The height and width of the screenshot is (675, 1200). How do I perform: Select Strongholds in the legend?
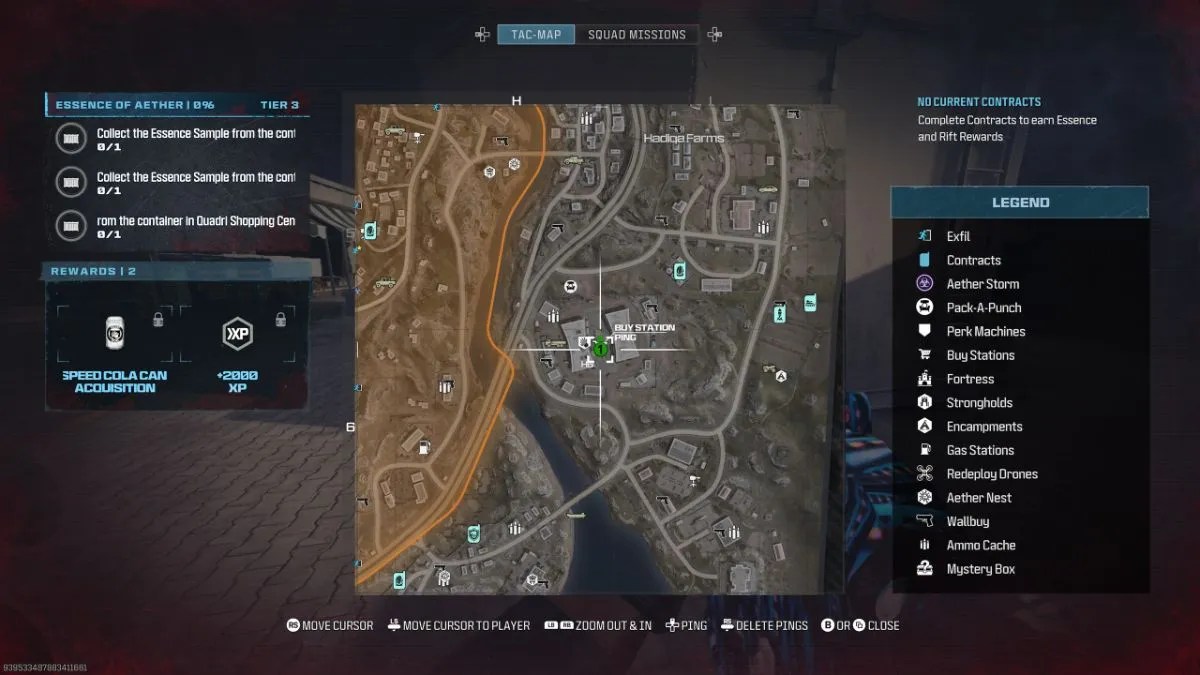(979, 403)
